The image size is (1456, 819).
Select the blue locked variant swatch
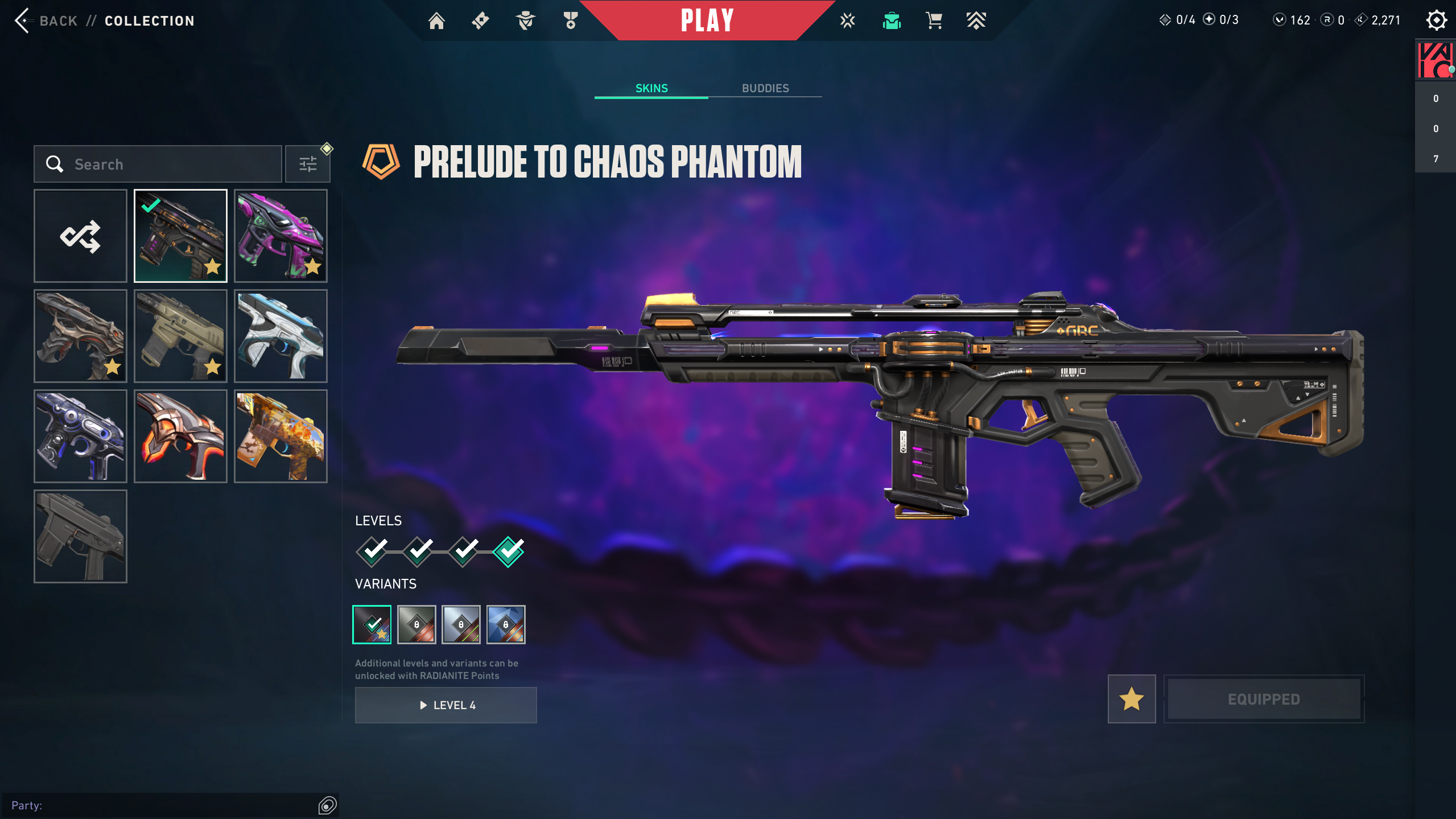click(505, 624)
